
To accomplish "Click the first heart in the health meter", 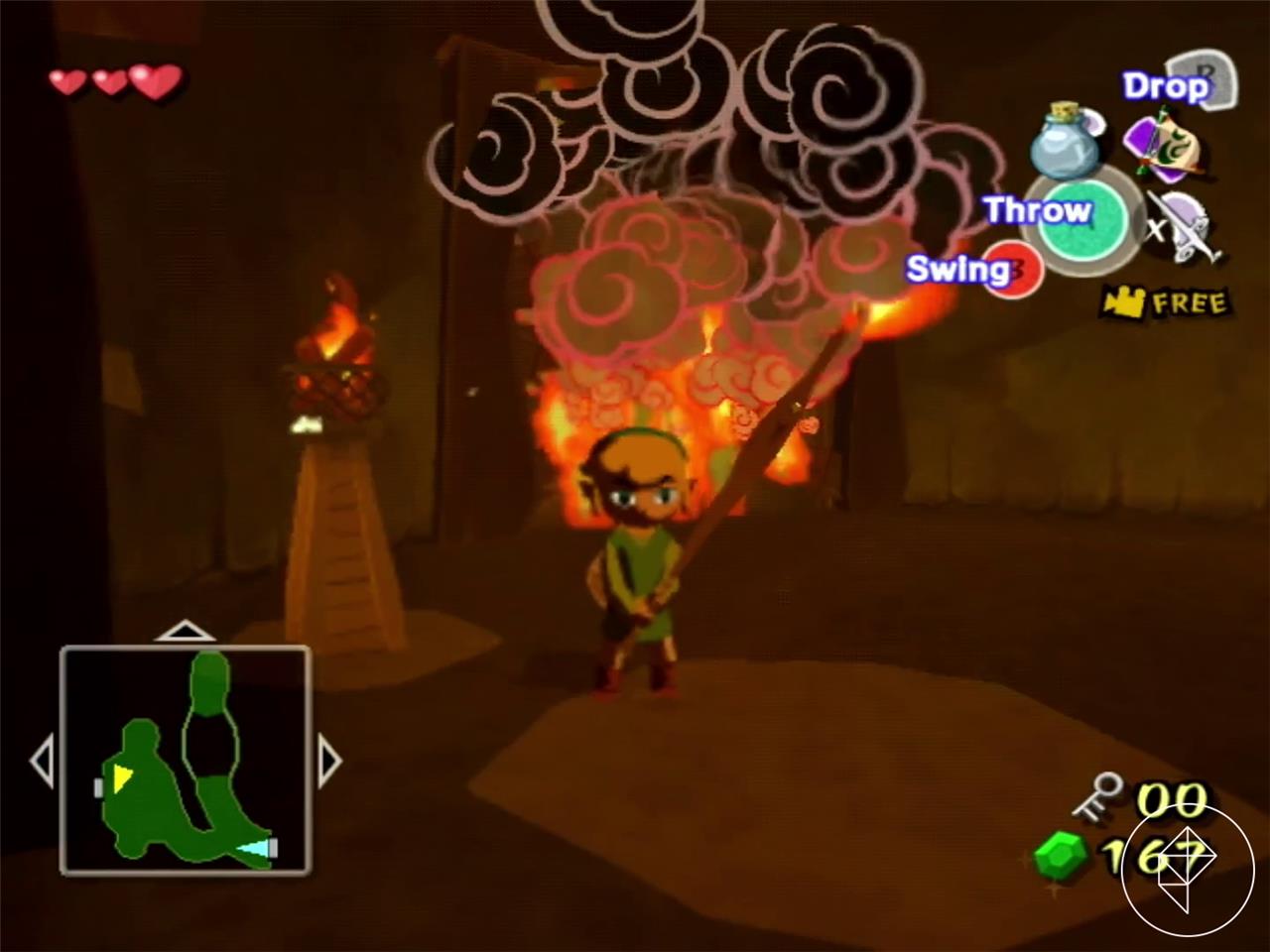I will pyautogui.click(x=67, y=83).
